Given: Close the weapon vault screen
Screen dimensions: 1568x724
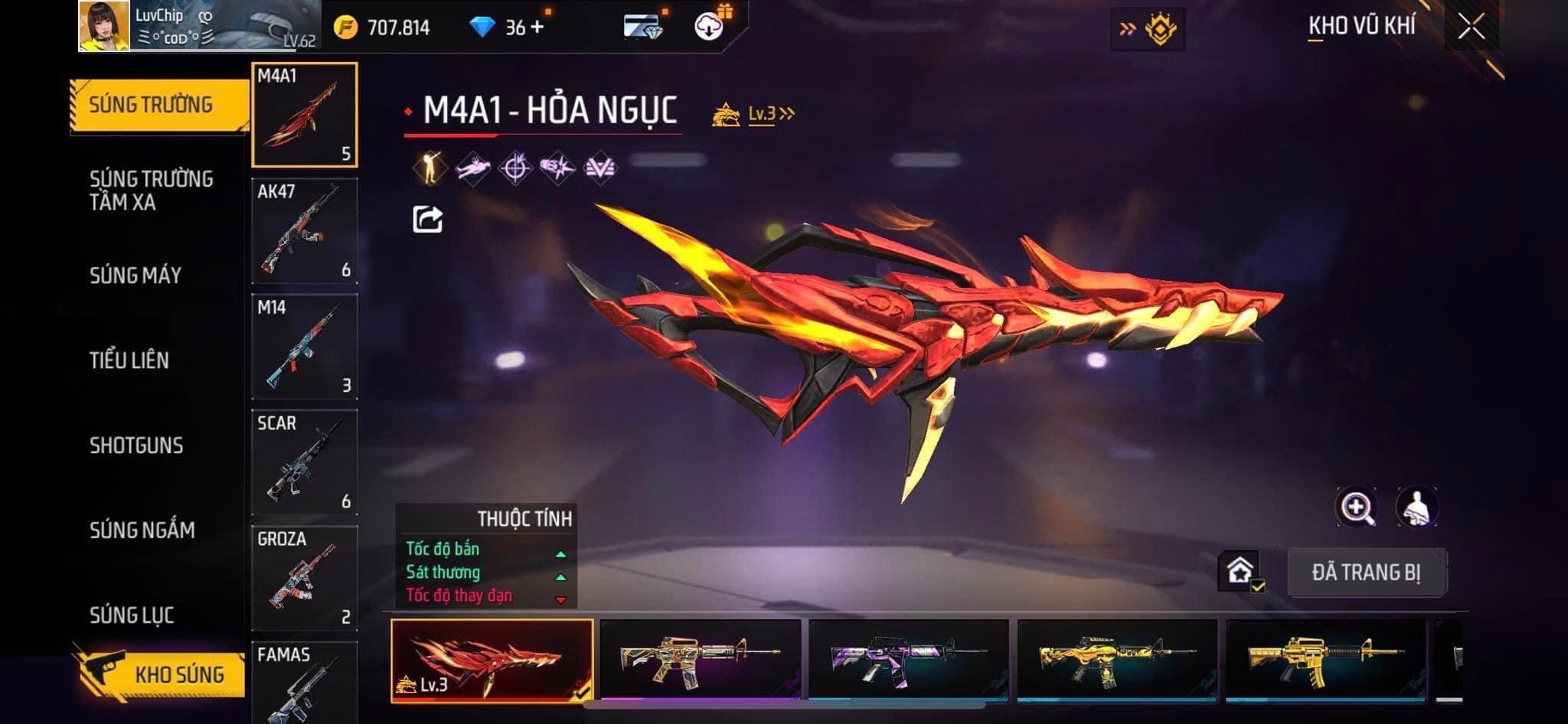Looking at the screenshot, I should (1471, 28).
